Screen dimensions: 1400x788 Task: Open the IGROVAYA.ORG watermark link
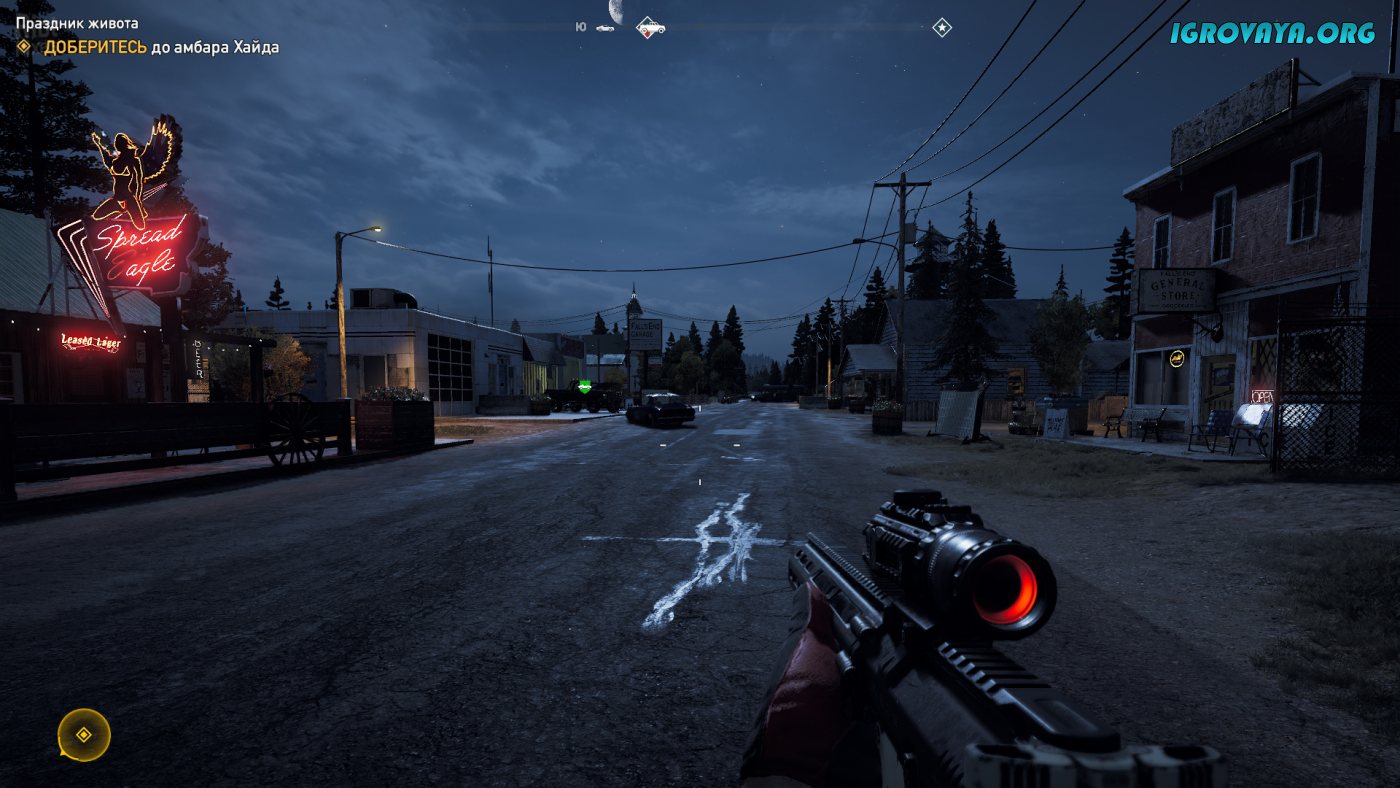point(1272,33)
